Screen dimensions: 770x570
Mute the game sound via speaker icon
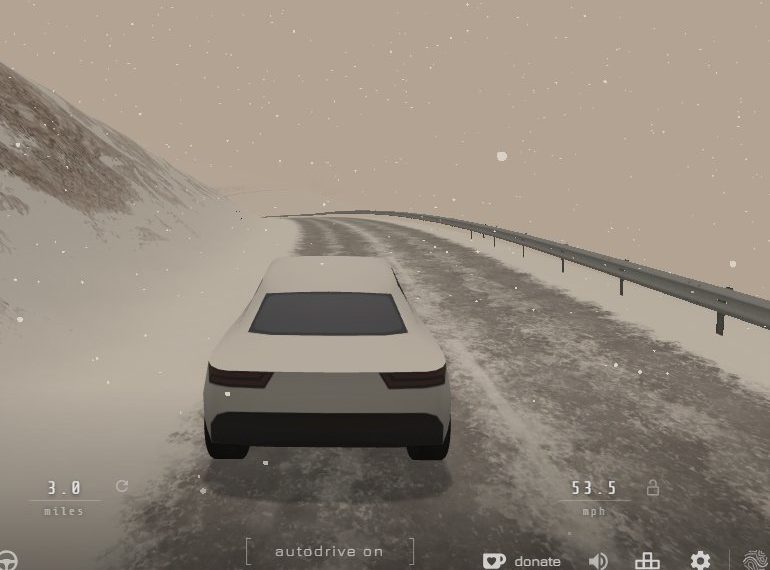point(598,561)
